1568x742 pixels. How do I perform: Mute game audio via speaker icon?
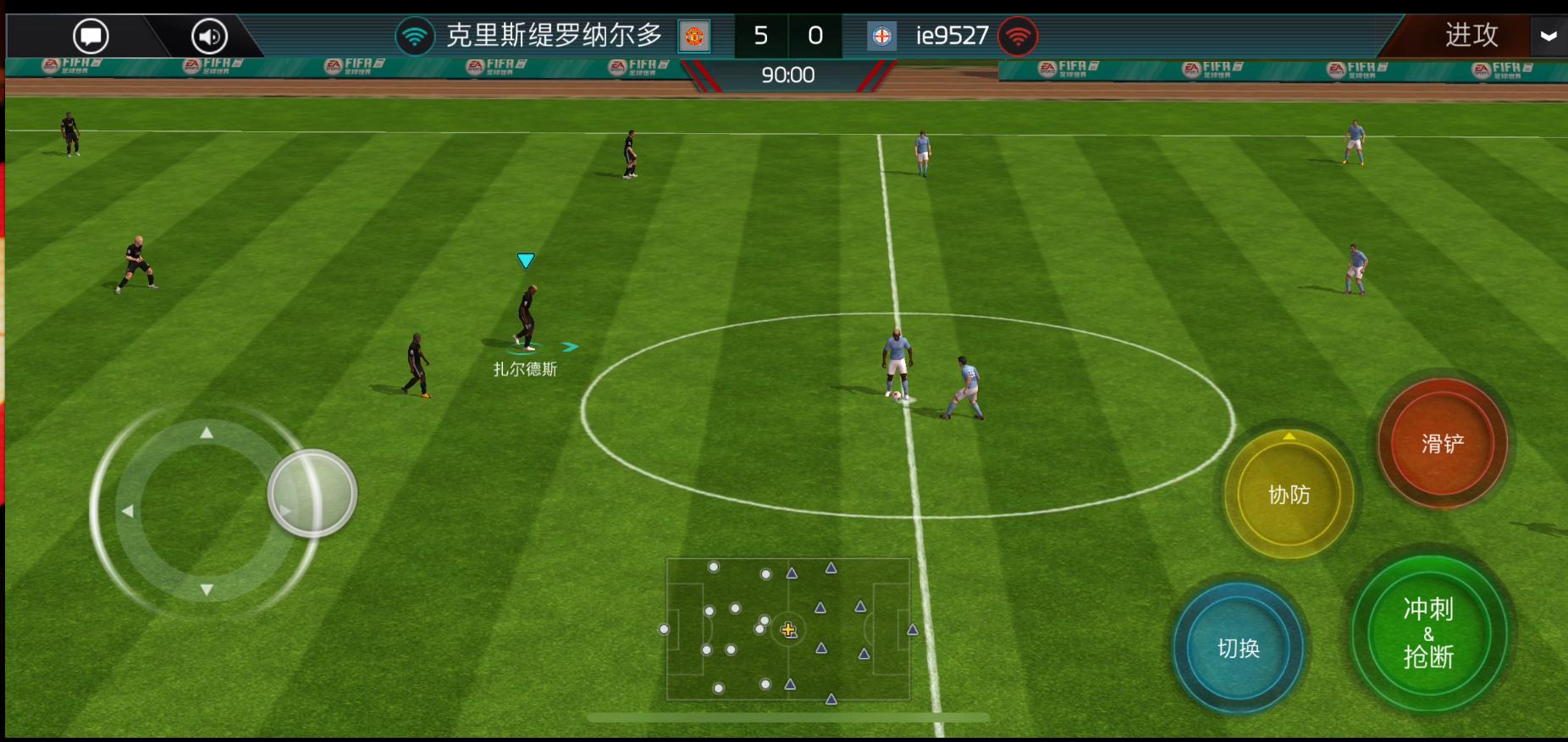208,35
